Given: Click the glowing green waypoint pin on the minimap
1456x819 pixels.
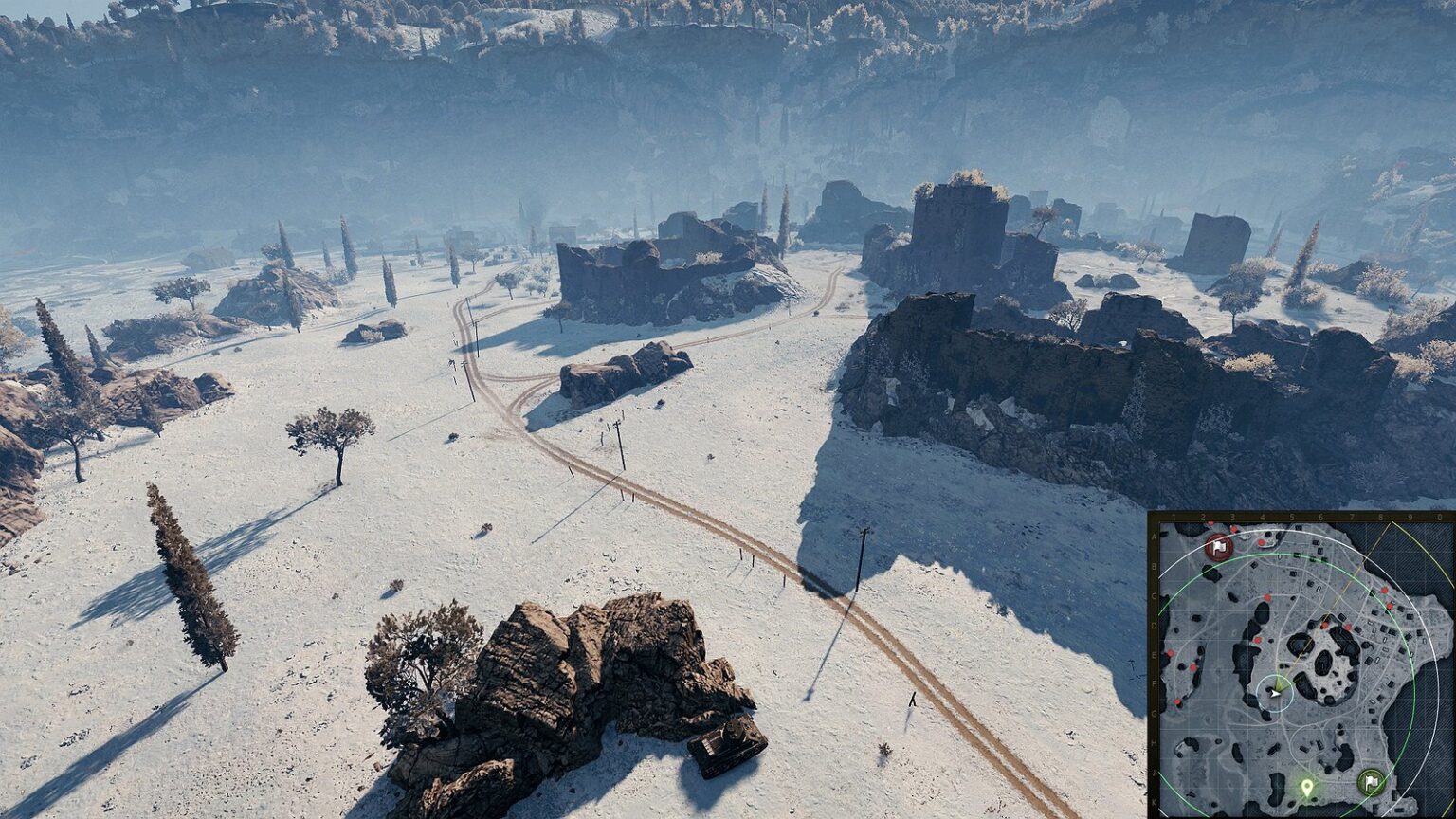Looking at the screenshot, I should (1307, 788).
